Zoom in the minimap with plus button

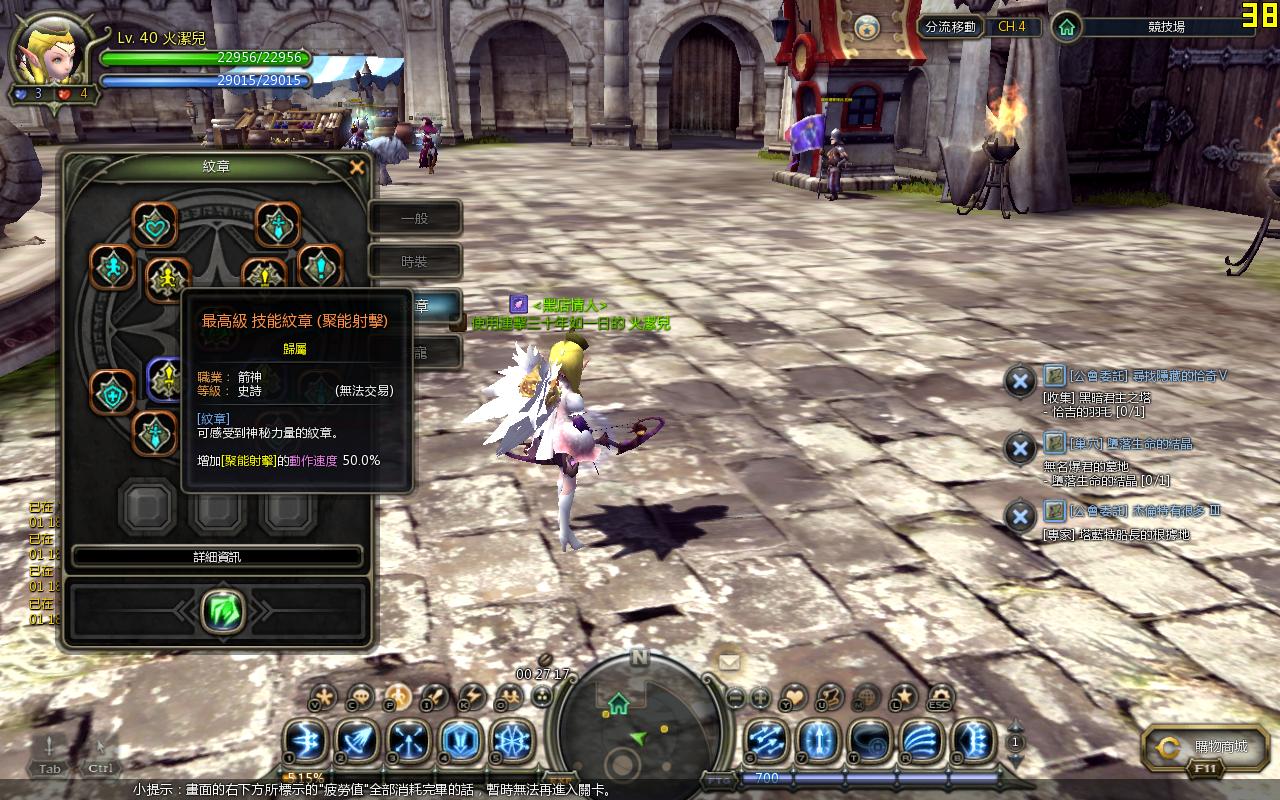pos(760,697)
